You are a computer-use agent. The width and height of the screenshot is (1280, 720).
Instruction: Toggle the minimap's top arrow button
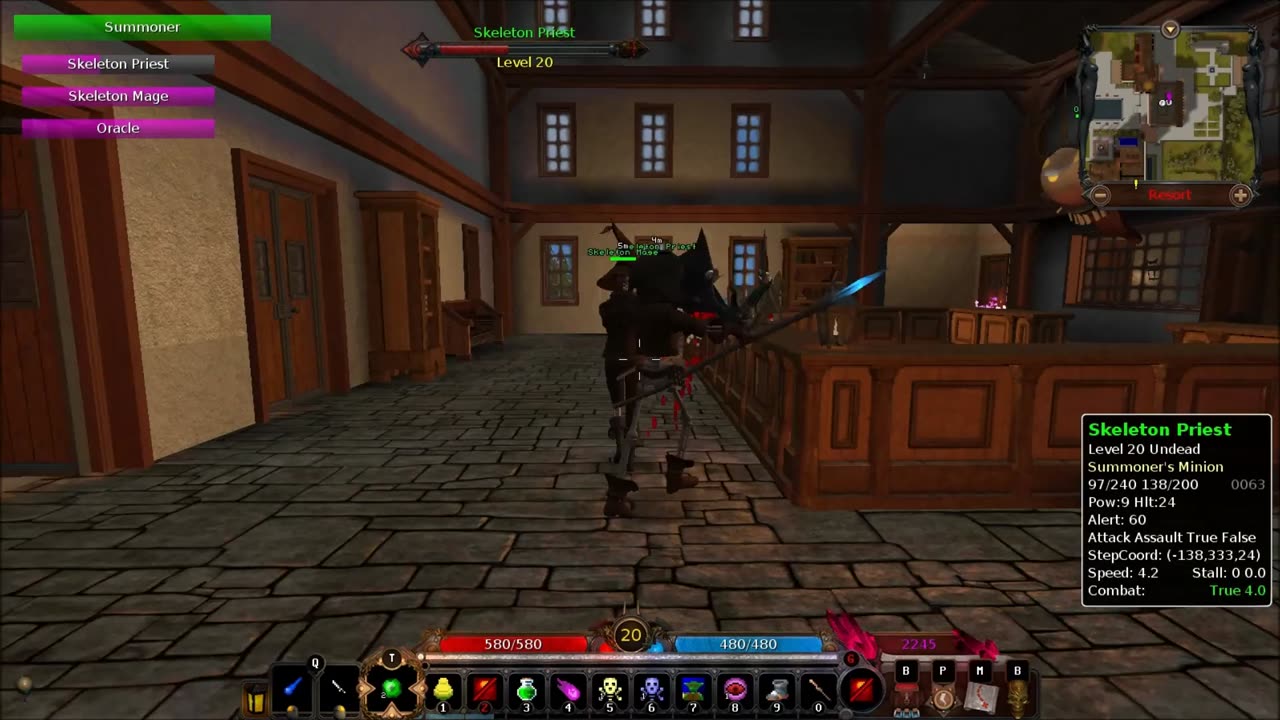[x=1170, y=30]
